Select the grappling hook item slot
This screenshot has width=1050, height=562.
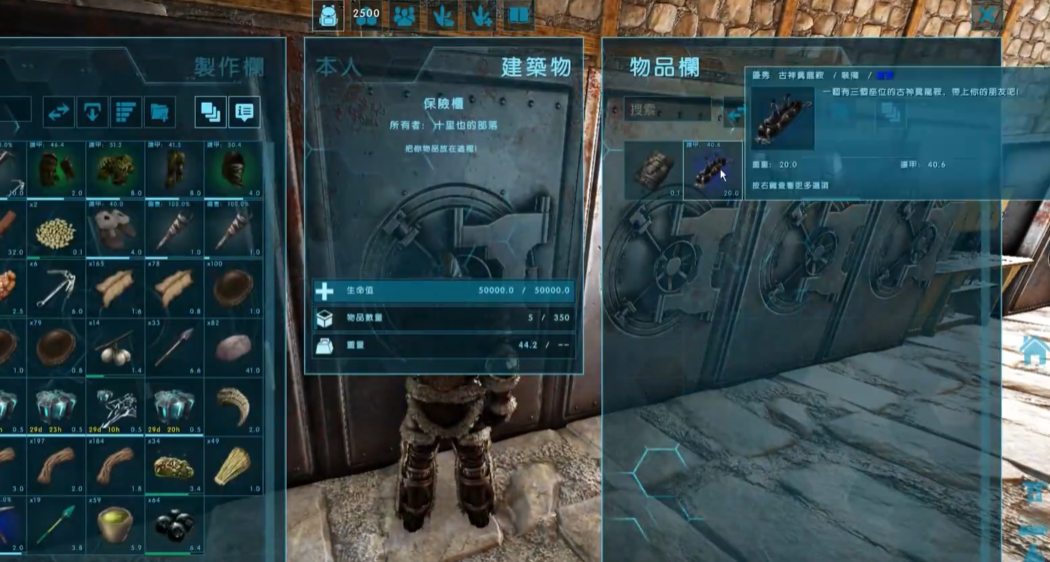(x=56, y=288)
